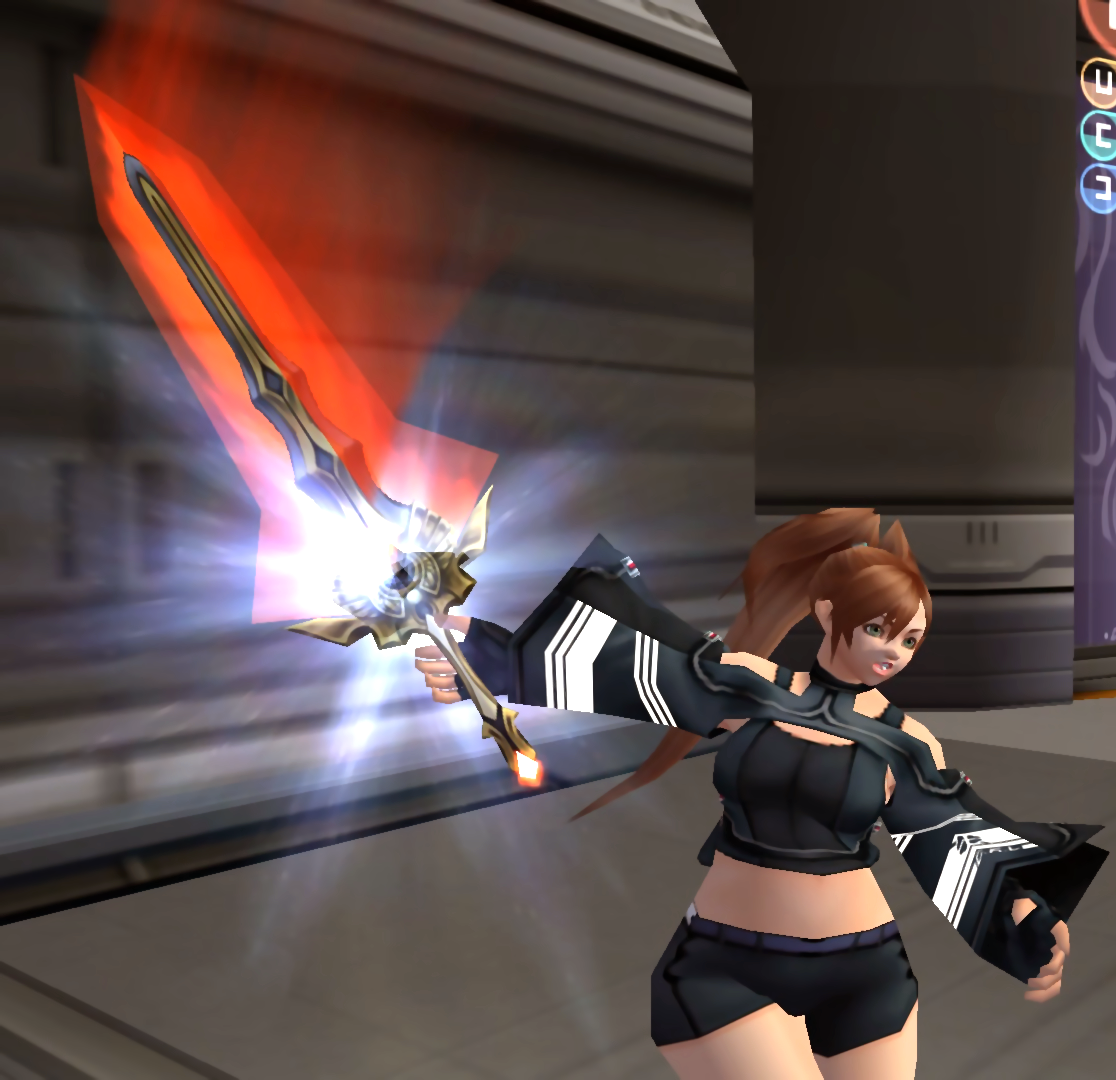Click the gold-ringed circular palette icon

pos(1100,82)
